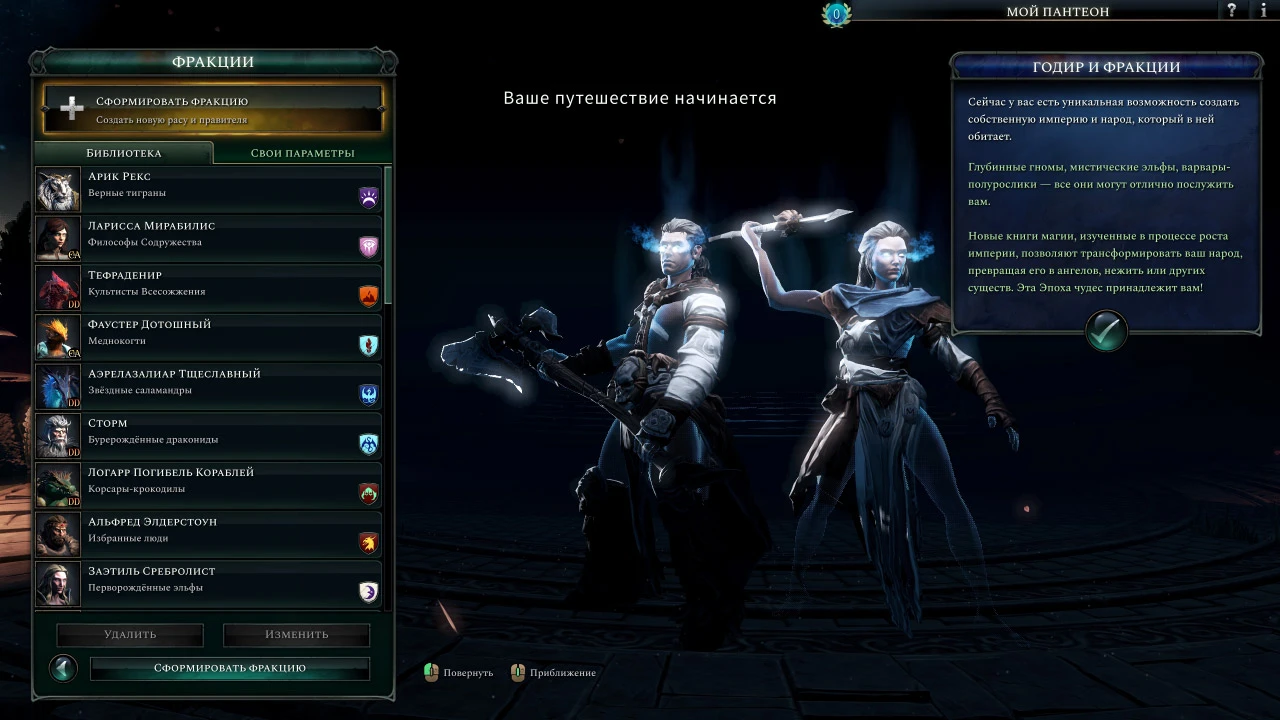Viewport: 1280px width, 720px height.
Task: Click the top 'Сформировать фракцию' create-new banner
Action: click(x=212, y=109)
